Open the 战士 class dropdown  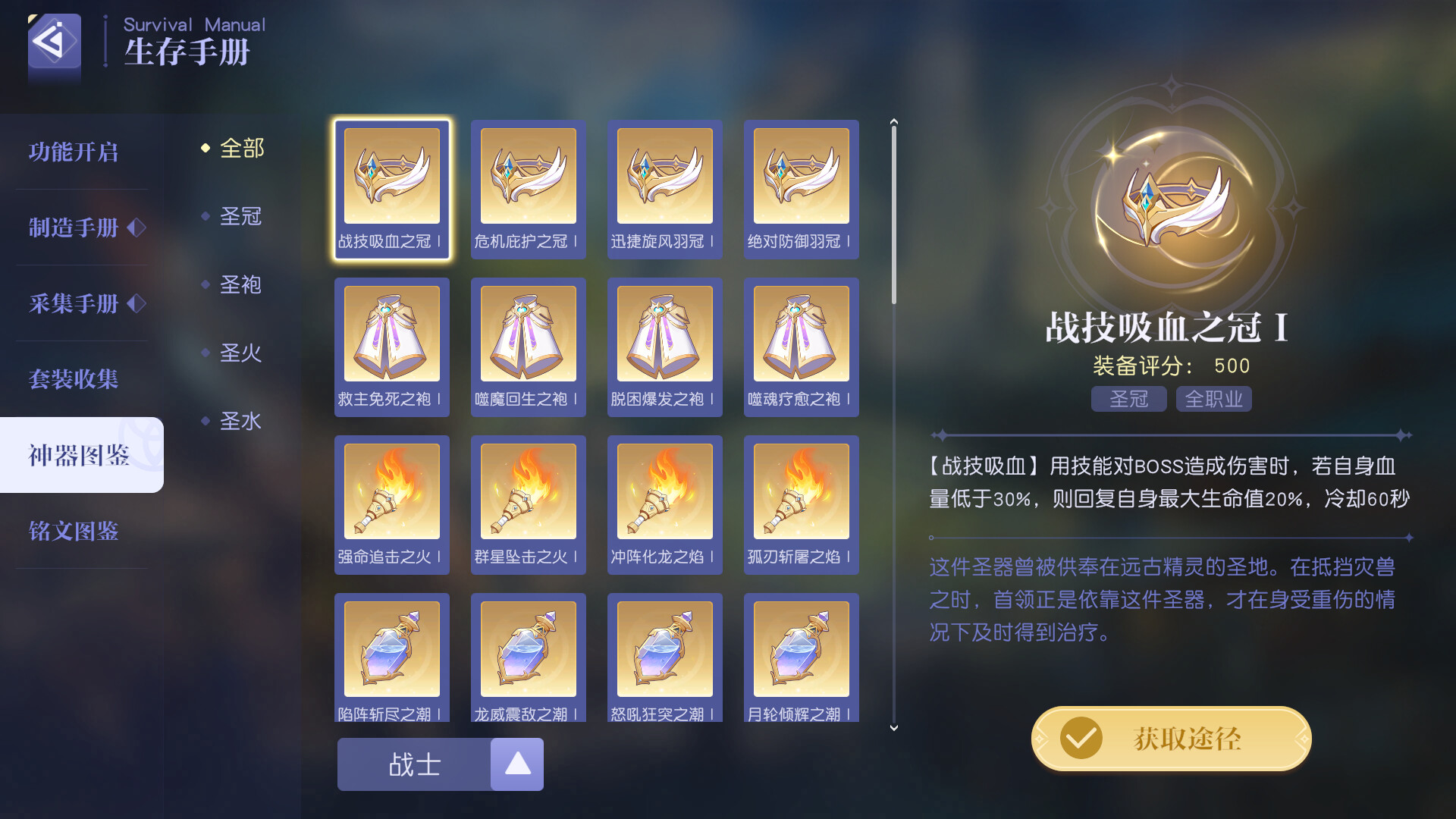413,764
